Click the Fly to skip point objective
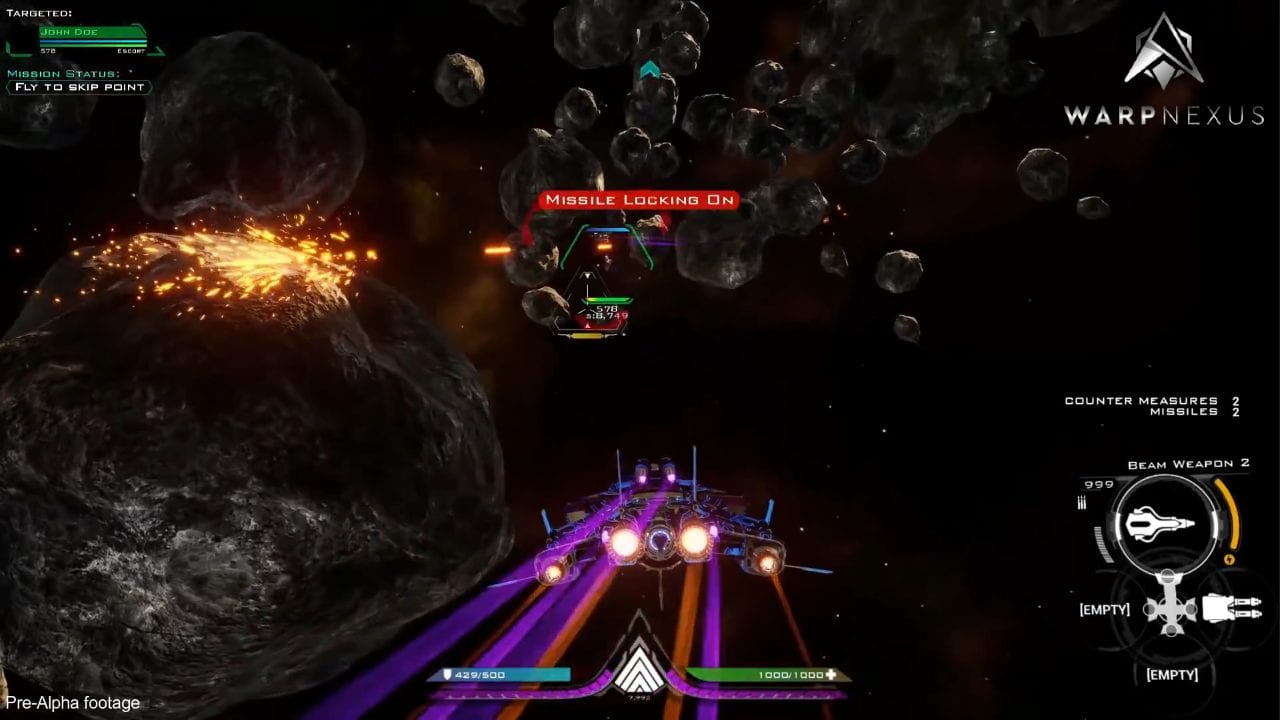1280x720 pixels. (78, 87)
